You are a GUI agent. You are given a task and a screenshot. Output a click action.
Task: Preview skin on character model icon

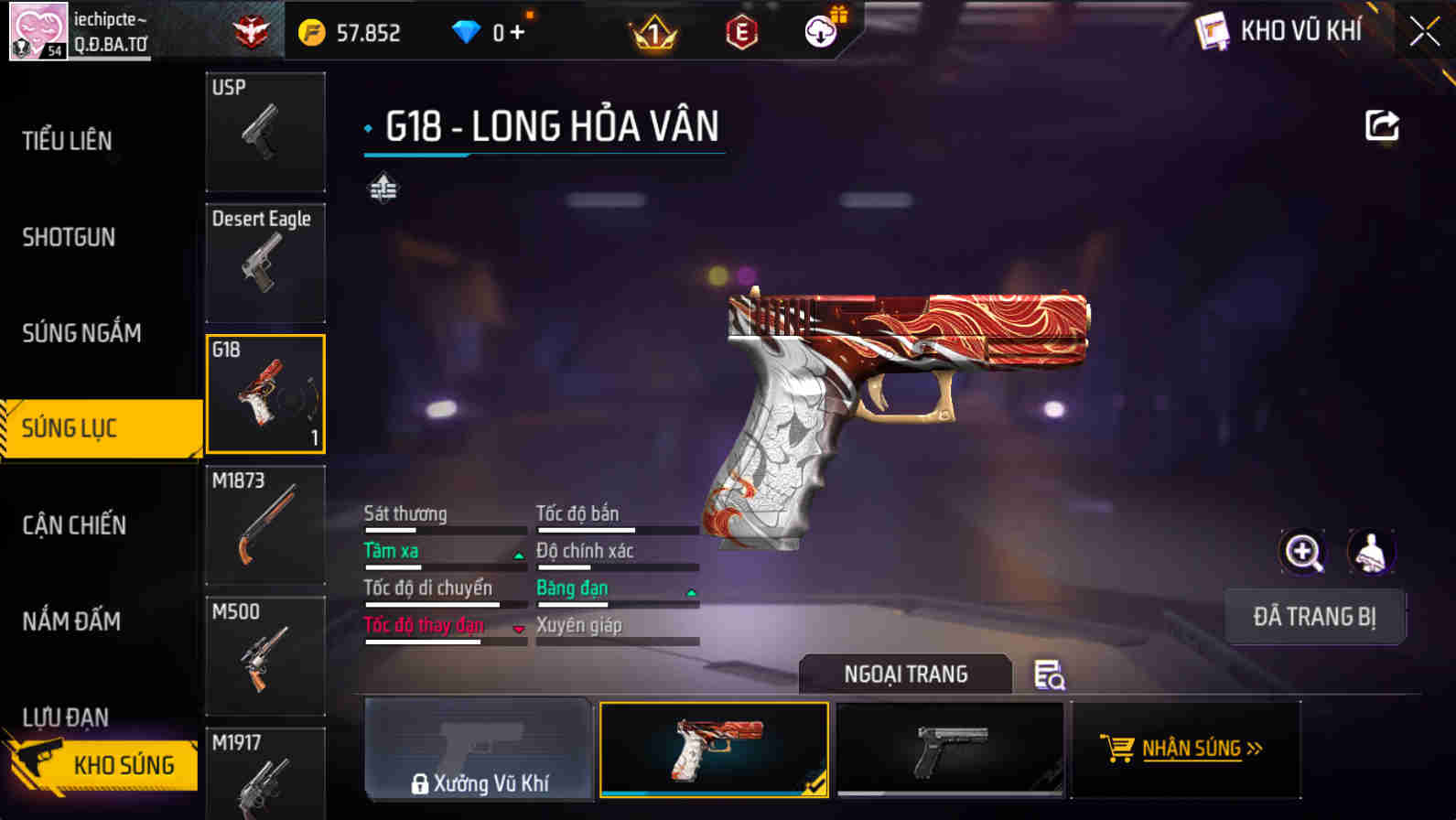[x=1370, y=552]
